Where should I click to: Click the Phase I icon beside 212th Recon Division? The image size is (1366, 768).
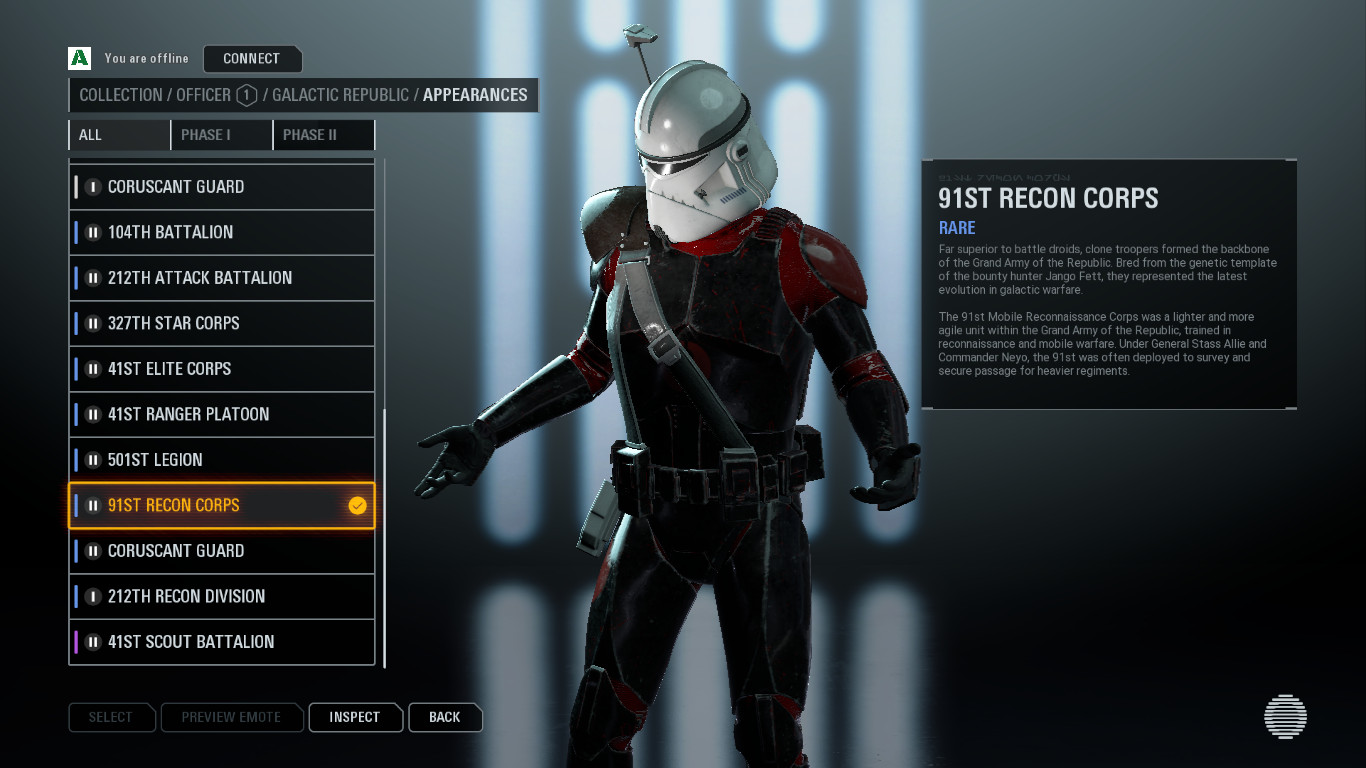point(91,596)
